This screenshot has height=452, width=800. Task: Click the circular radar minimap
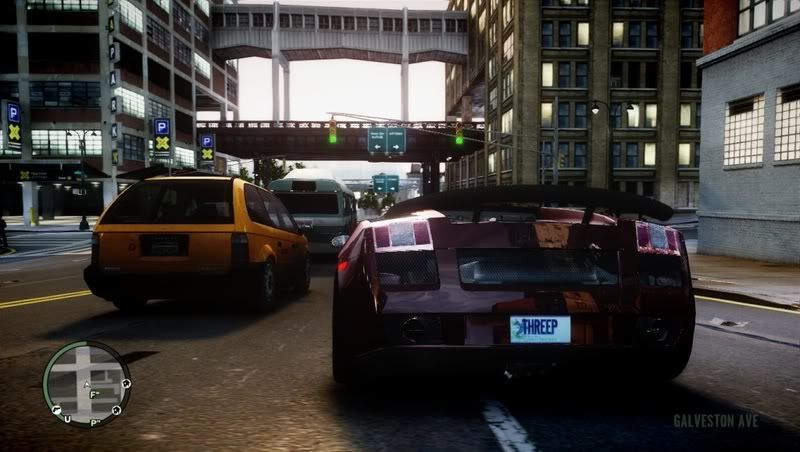coord(86,384)
